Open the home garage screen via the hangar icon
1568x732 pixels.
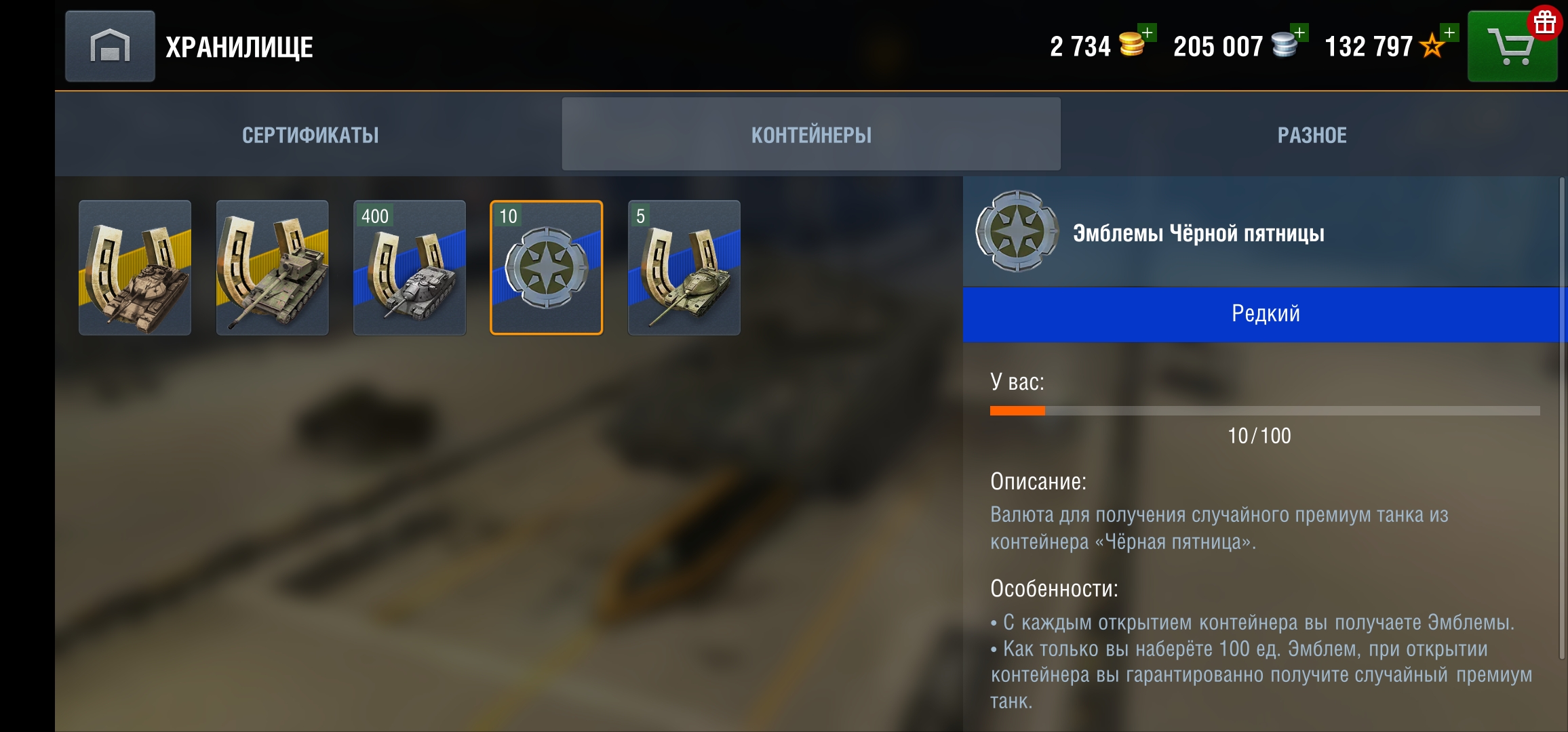coord(110,45)
